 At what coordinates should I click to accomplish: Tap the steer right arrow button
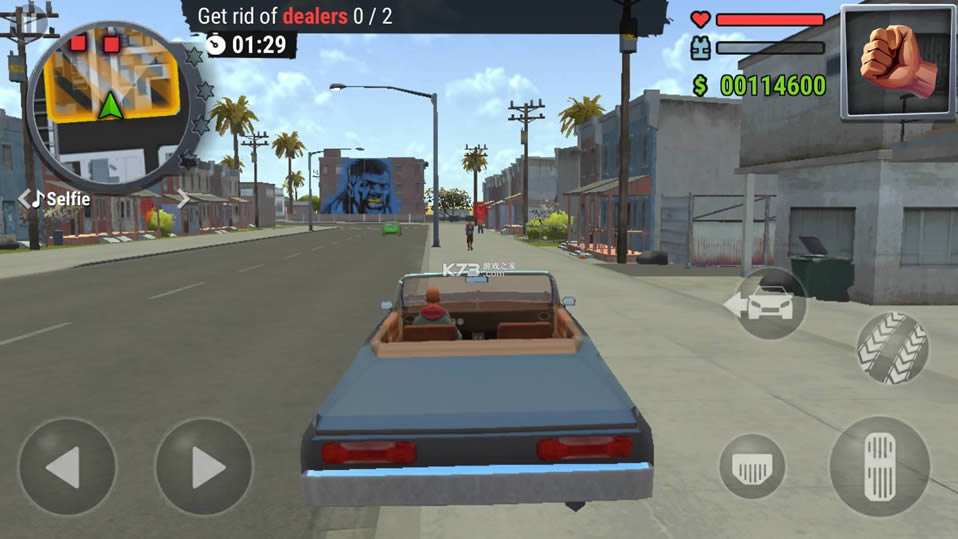(204, 466)
